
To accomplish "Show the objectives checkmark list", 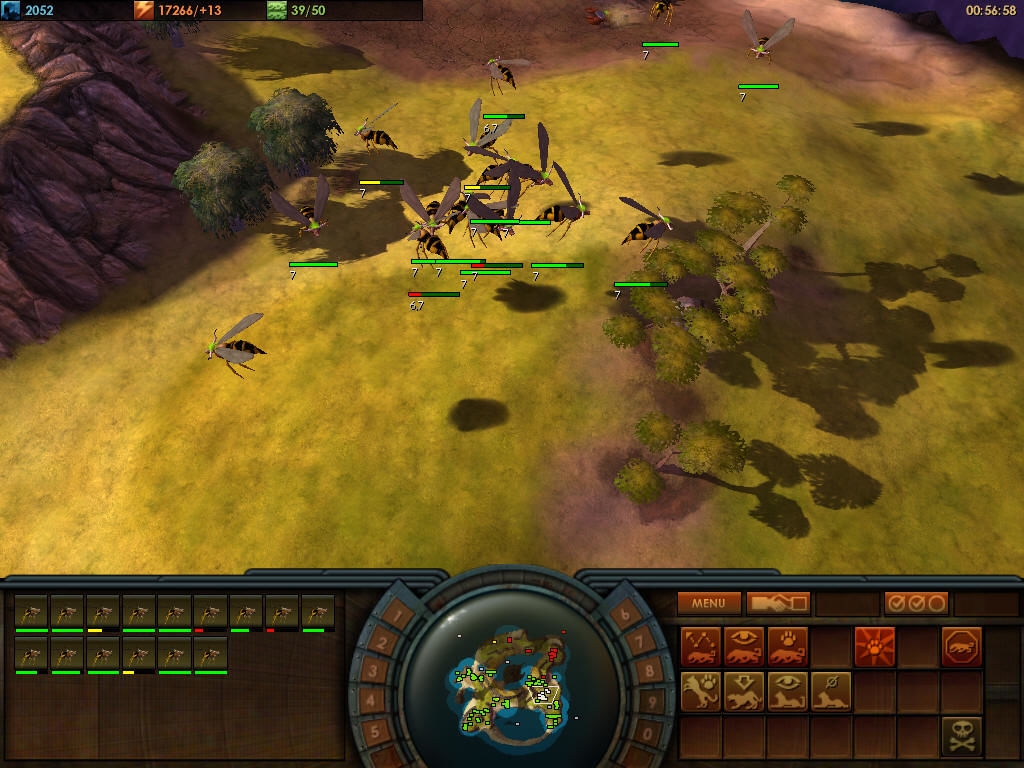I will click(x=916, y=604).
